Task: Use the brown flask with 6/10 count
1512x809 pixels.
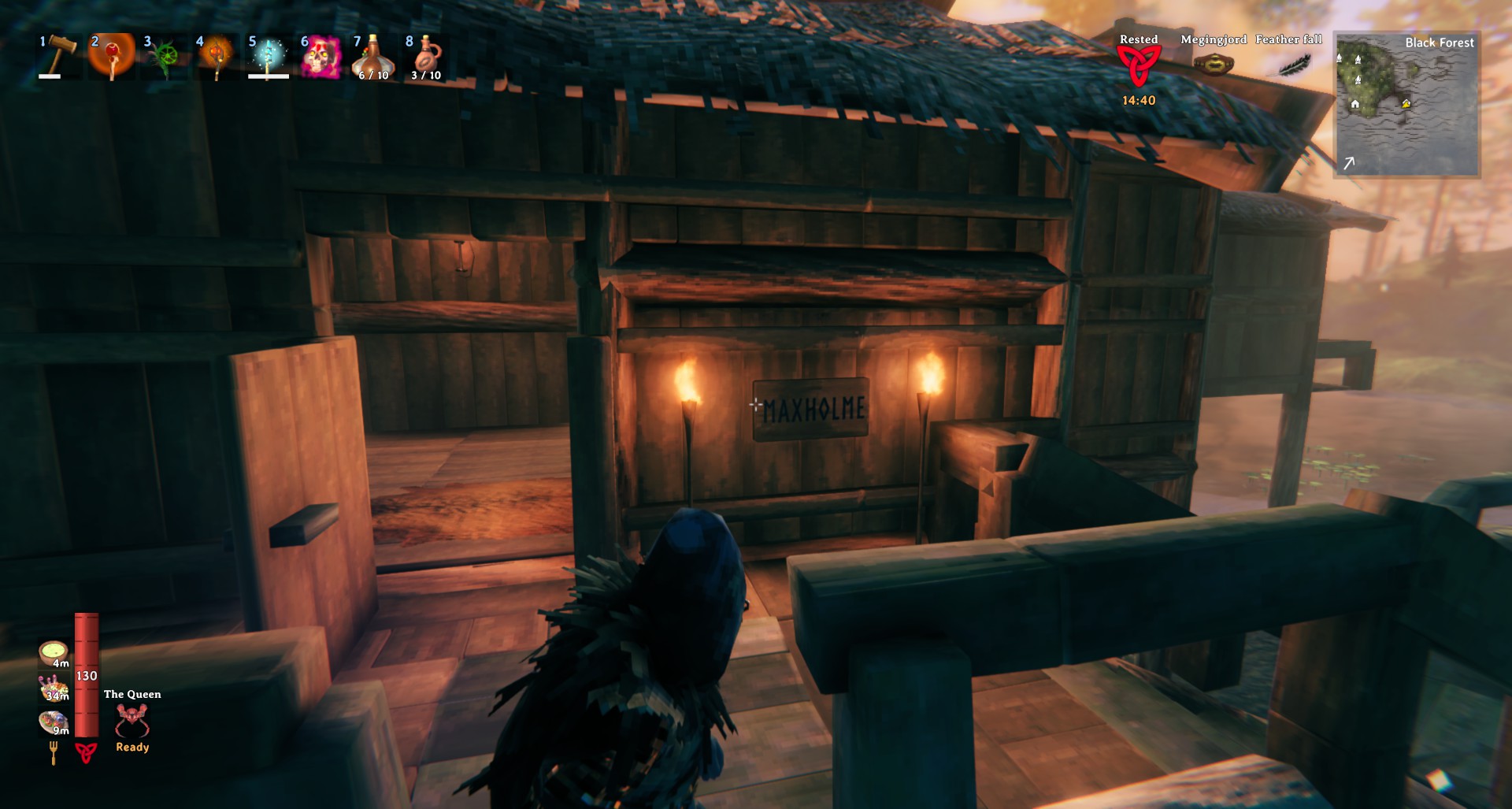Action: (x=372, y=57)
